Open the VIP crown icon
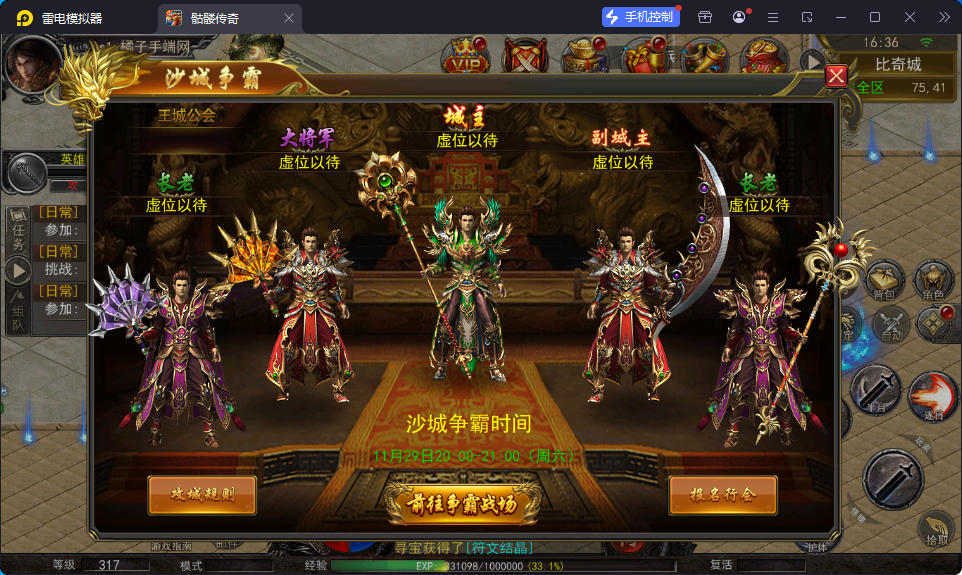Image resolution: width=962 pixels, height=575 pixels. coord(466,57)
